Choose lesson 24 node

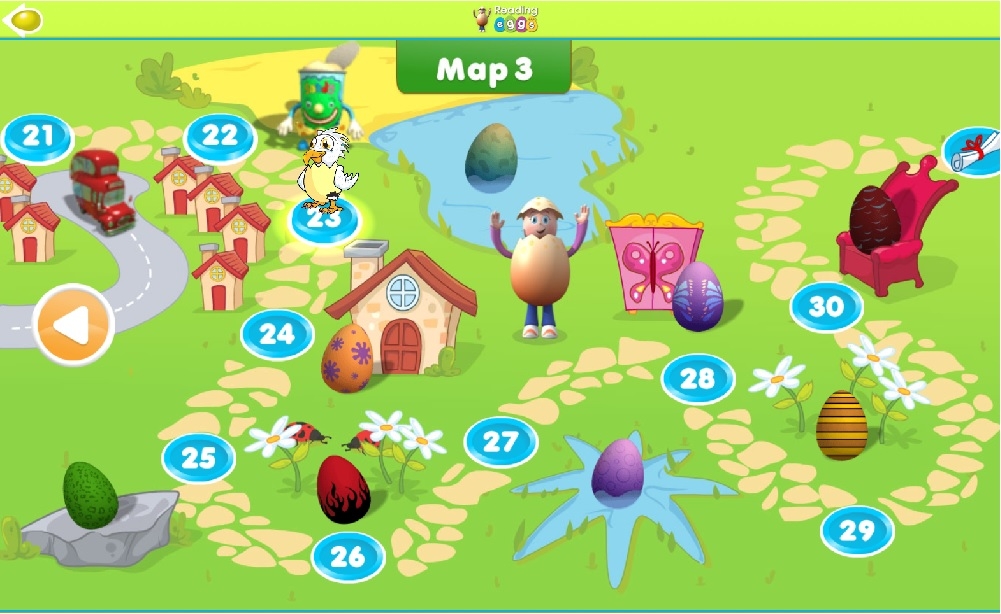[277, 334]
